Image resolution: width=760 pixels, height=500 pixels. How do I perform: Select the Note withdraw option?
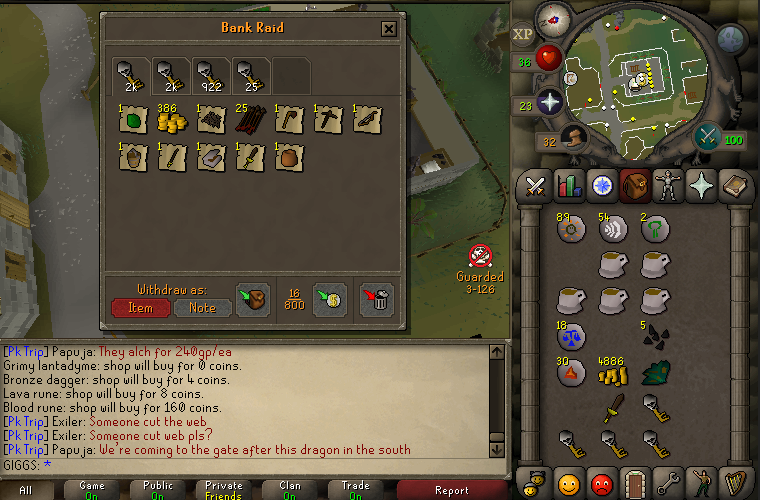tap(203, 307)
